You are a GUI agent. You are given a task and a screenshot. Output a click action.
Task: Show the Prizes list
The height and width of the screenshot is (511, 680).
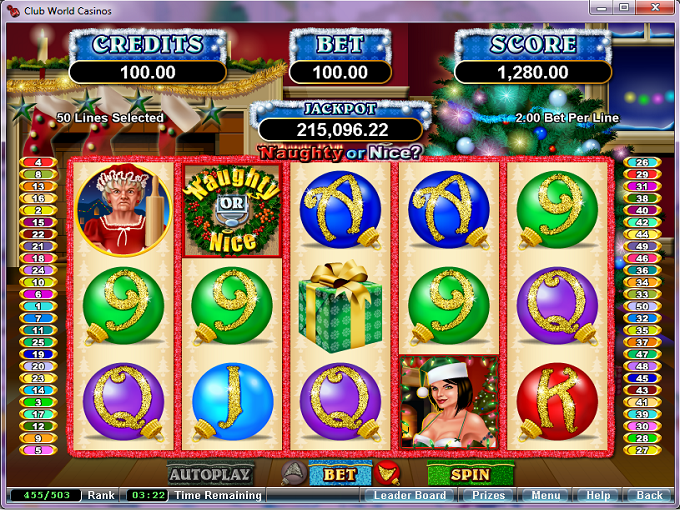[x=490, y=495]
